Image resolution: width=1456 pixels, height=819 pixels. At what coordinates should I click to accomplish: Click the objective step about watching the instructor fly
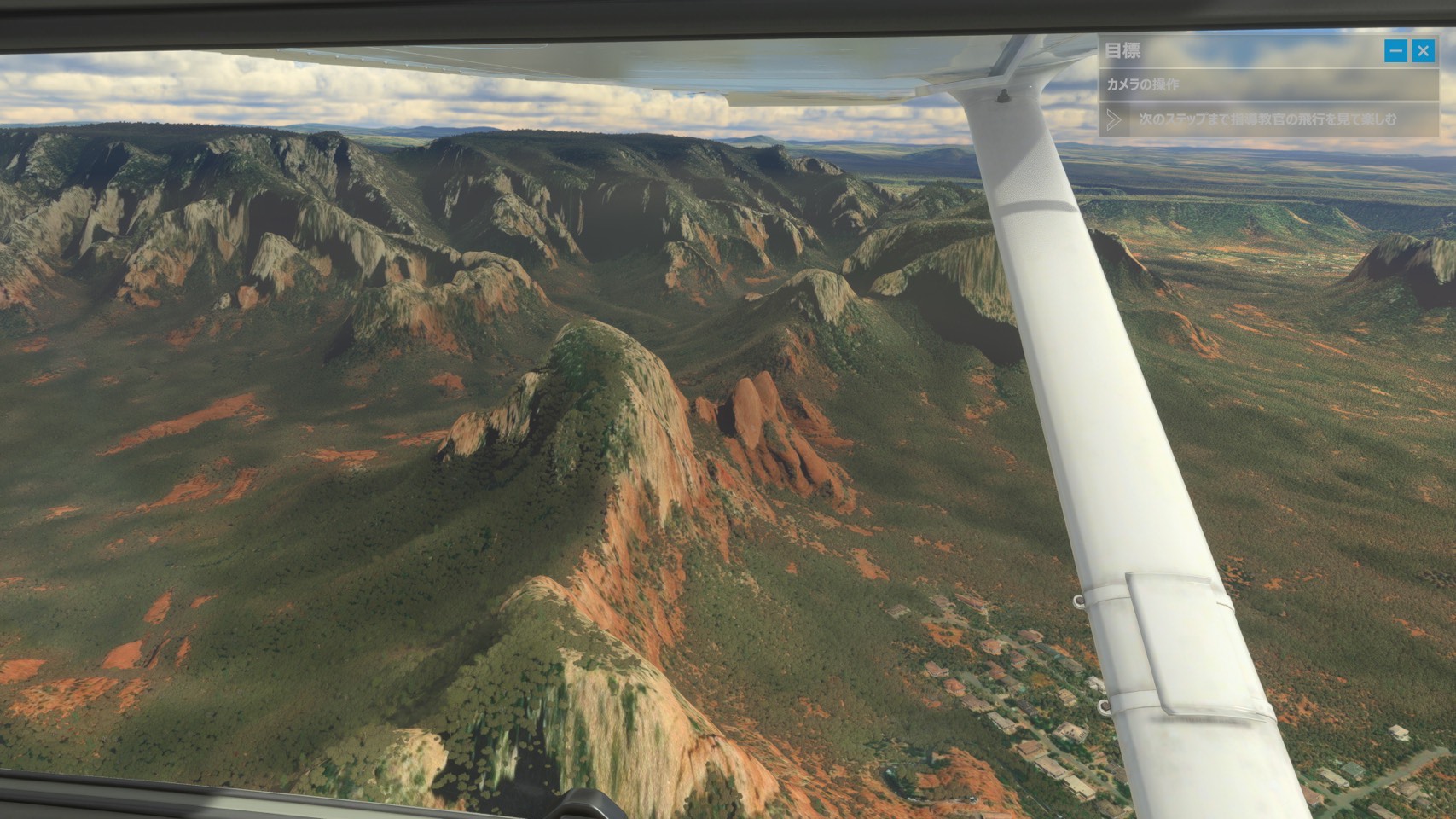coord(1267,119)
